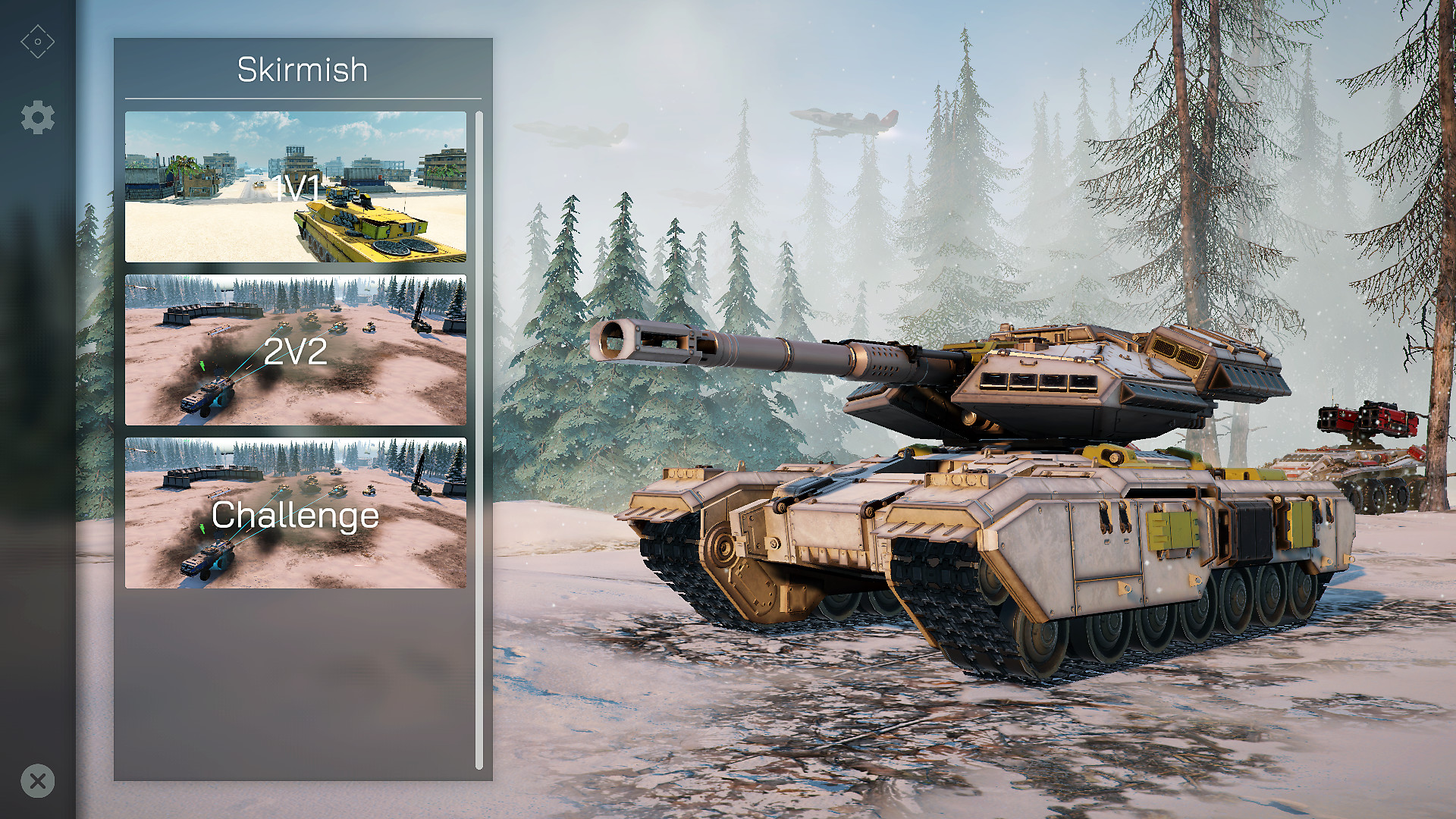Image resolution: width=1456 pixels, height=819 pixels.
Task: Select the diamond navigation icon at top left
Action: (37, 41)
